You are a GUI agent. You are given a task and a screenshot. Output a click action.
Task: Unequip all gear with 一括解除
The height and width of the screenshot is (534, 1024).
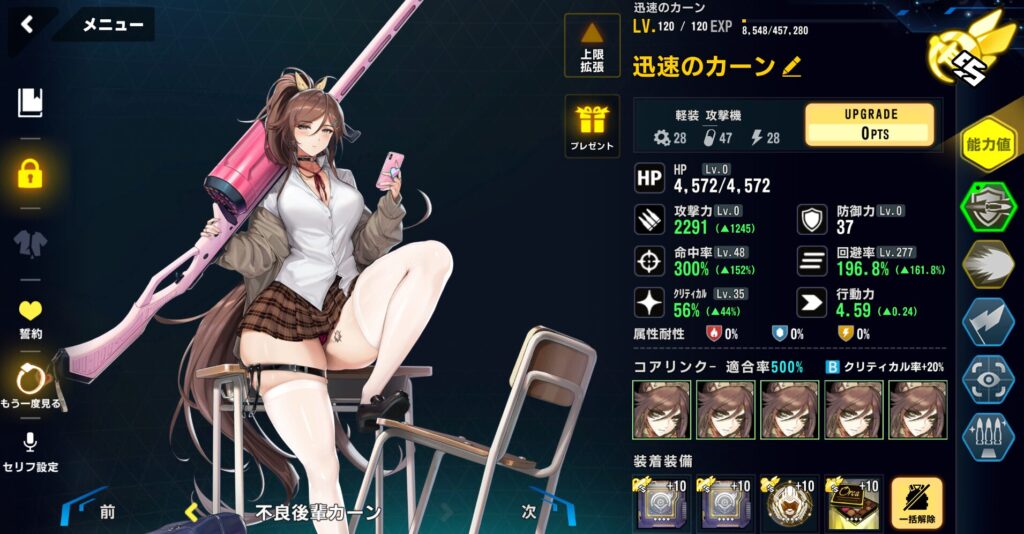click(x=916, y=504)
